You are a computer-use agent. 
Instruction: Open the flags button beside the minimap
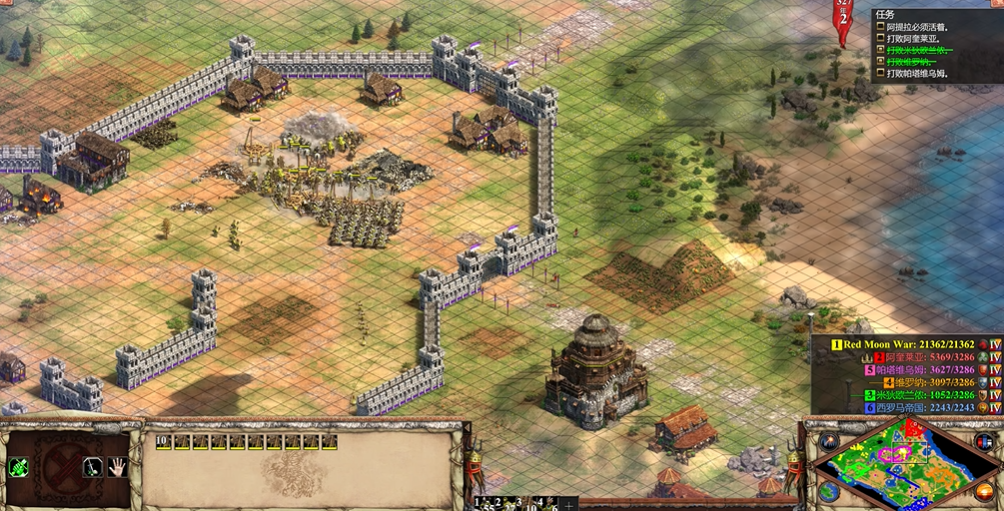point(983,441)
